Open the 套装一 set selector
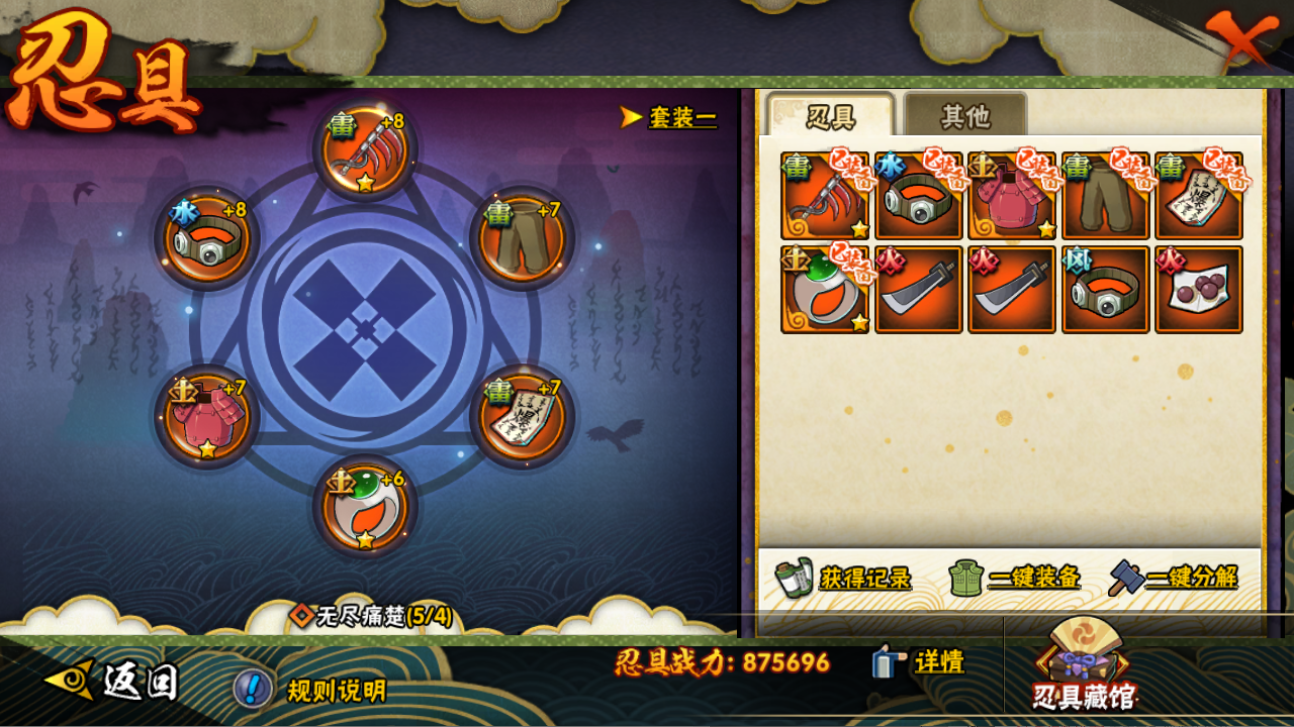The image size is (1294, 727). pyautogui.click(x=670, y=118)
